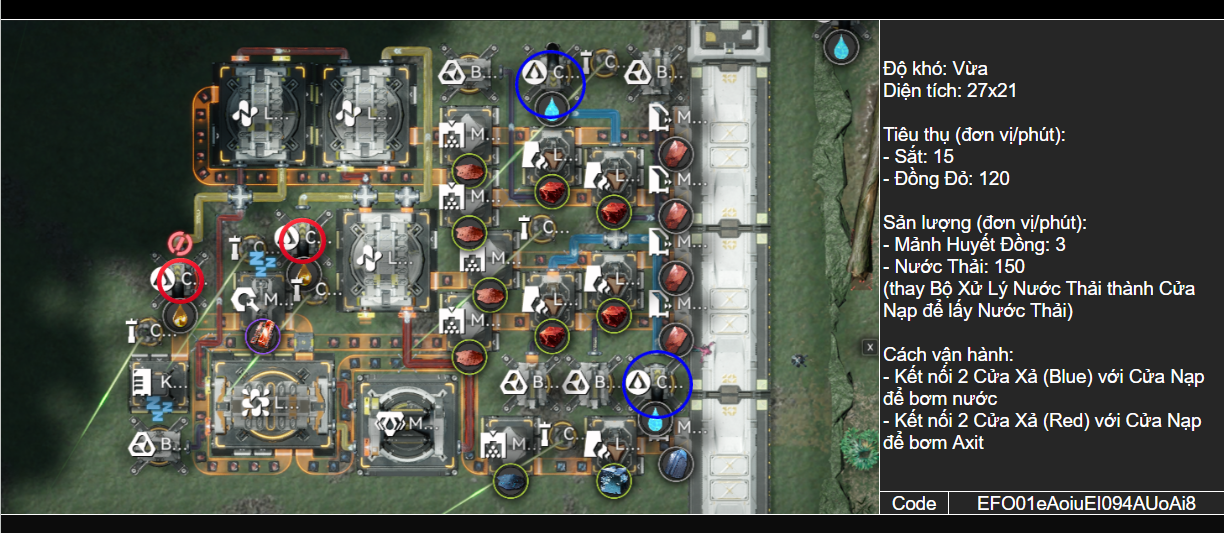Select the purple-ringed red shard product icon
Image resolution: width=1224 pixels, height=533 pixels.
pyautogui.click(x=263, y=335)
